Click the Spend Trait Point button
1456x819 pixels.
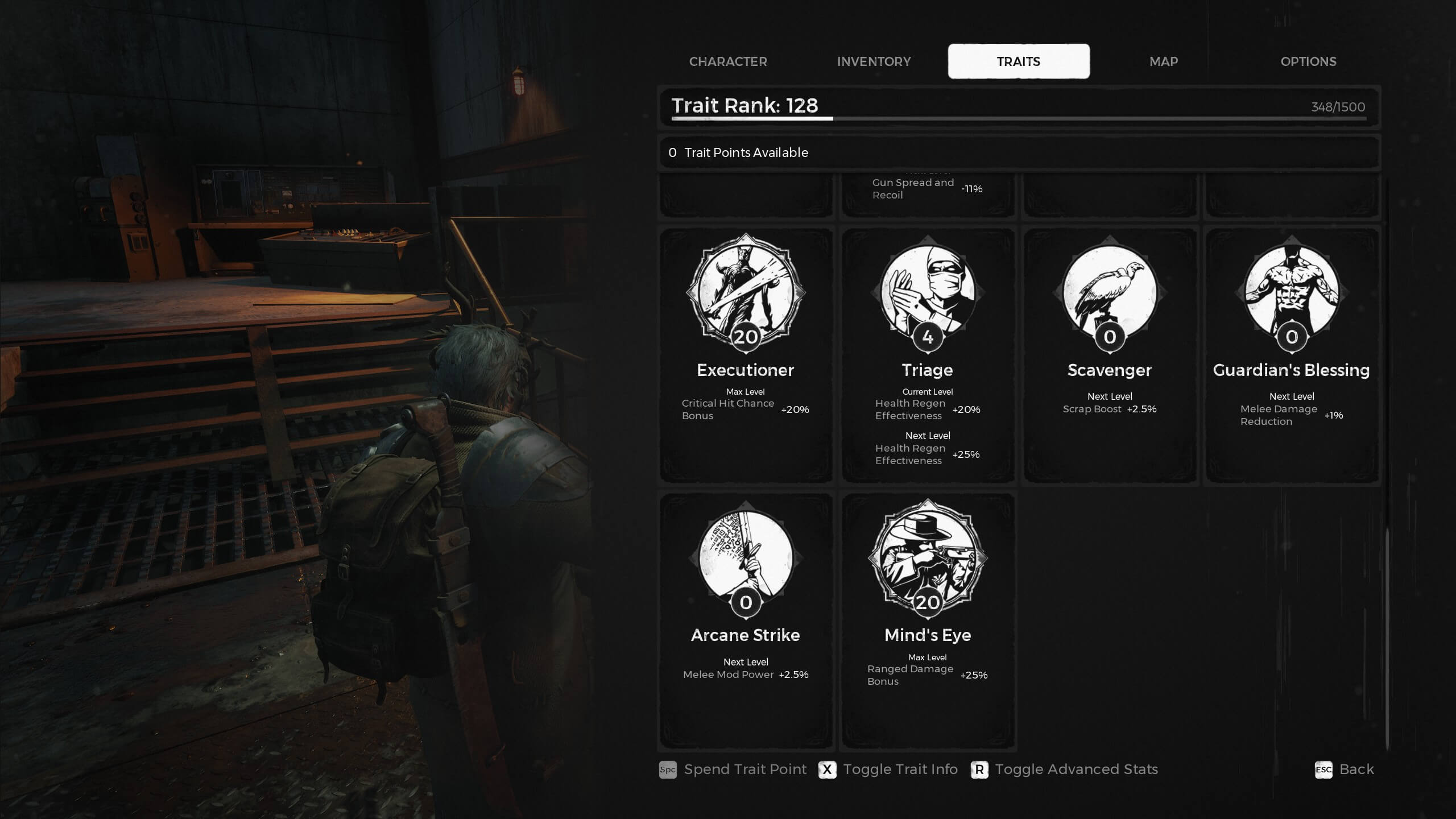coord(733,770)
